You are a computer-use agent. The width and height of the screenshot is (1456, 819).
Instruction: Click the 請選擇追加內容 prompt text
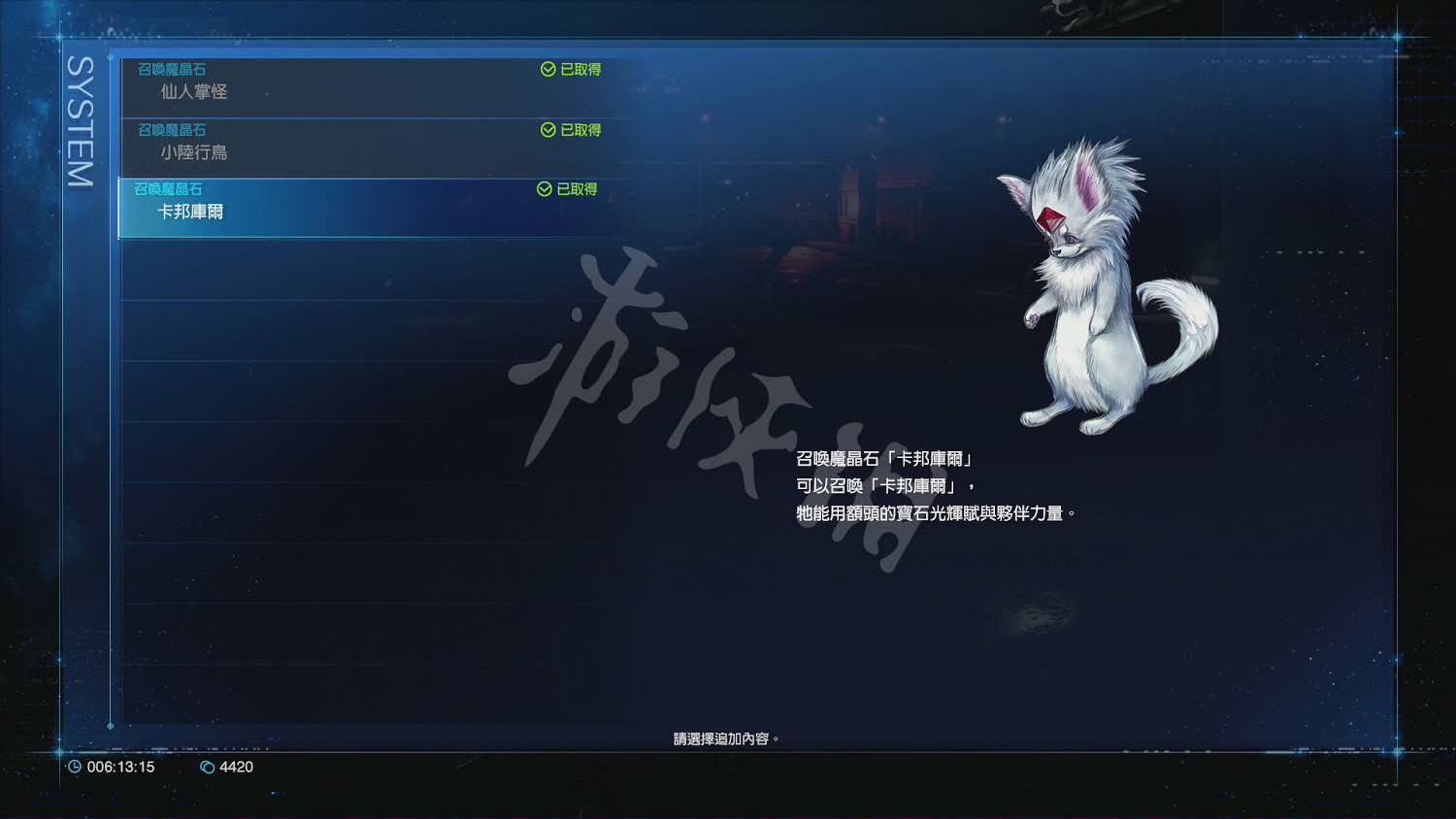[722, 738]
